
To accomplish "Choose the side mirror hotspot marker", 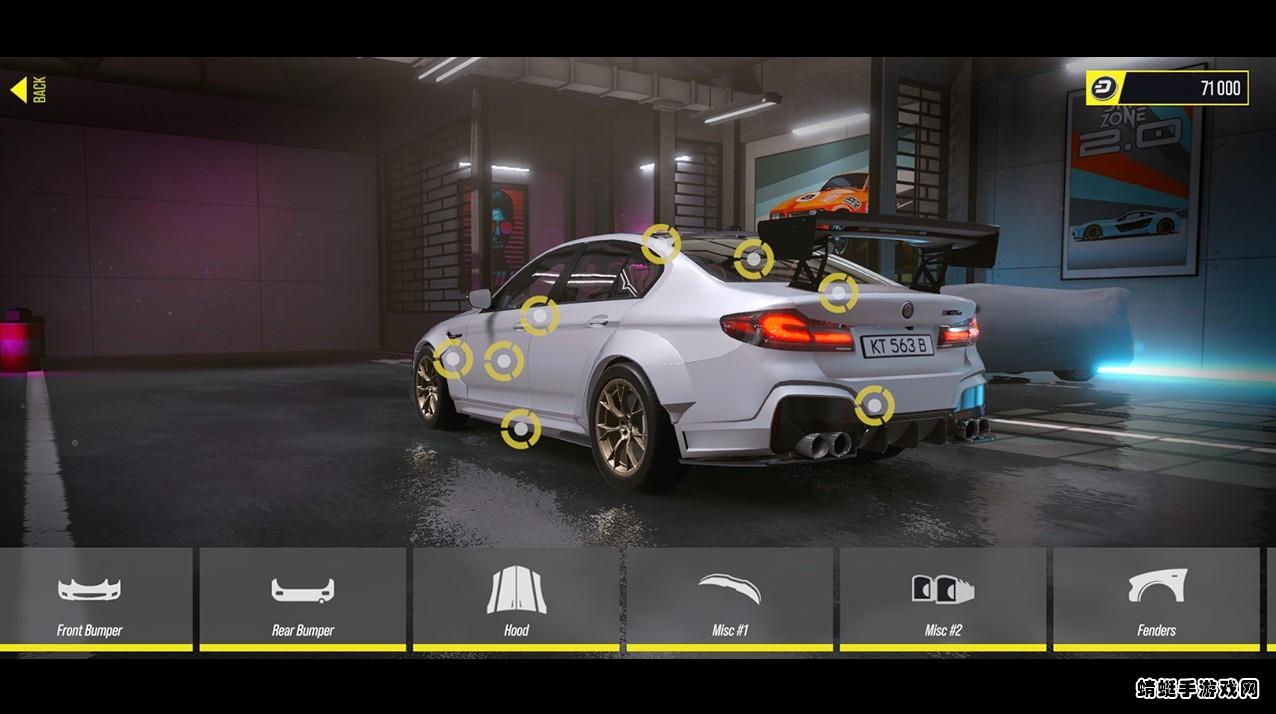I will point(539,316).
